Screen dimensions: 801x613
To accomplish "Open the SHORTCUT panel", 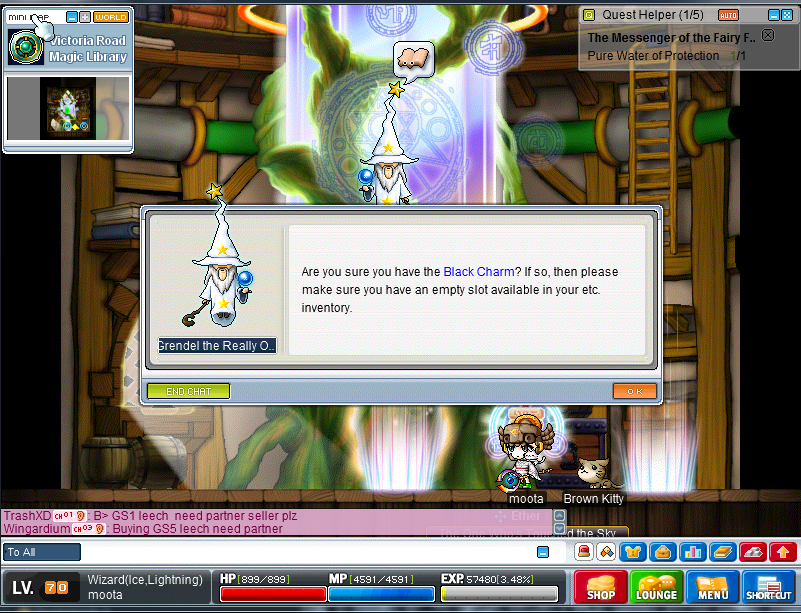I will [x=769, y=587].
